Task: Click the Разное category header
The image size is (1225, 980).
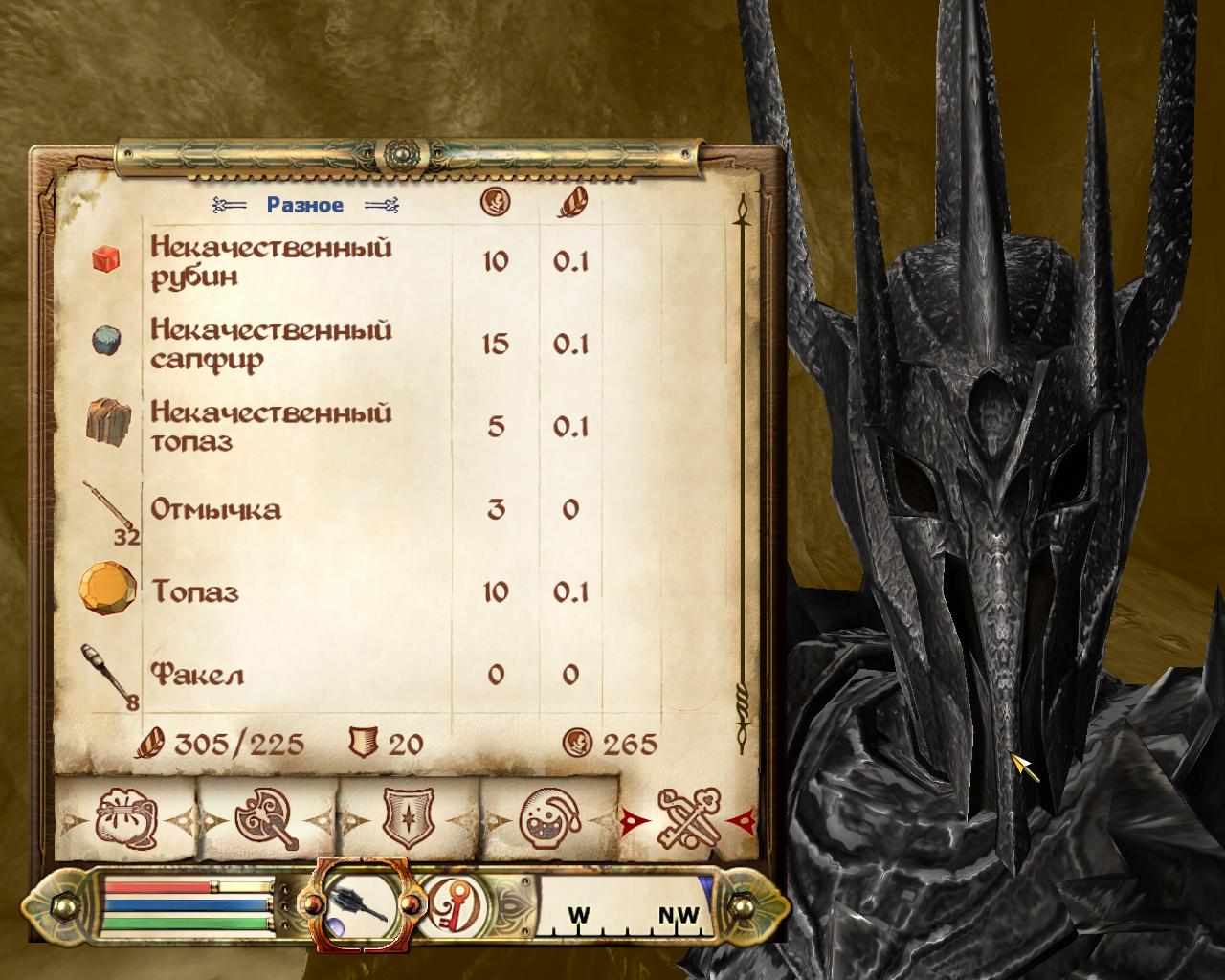Action: click(x=304, y=204)
